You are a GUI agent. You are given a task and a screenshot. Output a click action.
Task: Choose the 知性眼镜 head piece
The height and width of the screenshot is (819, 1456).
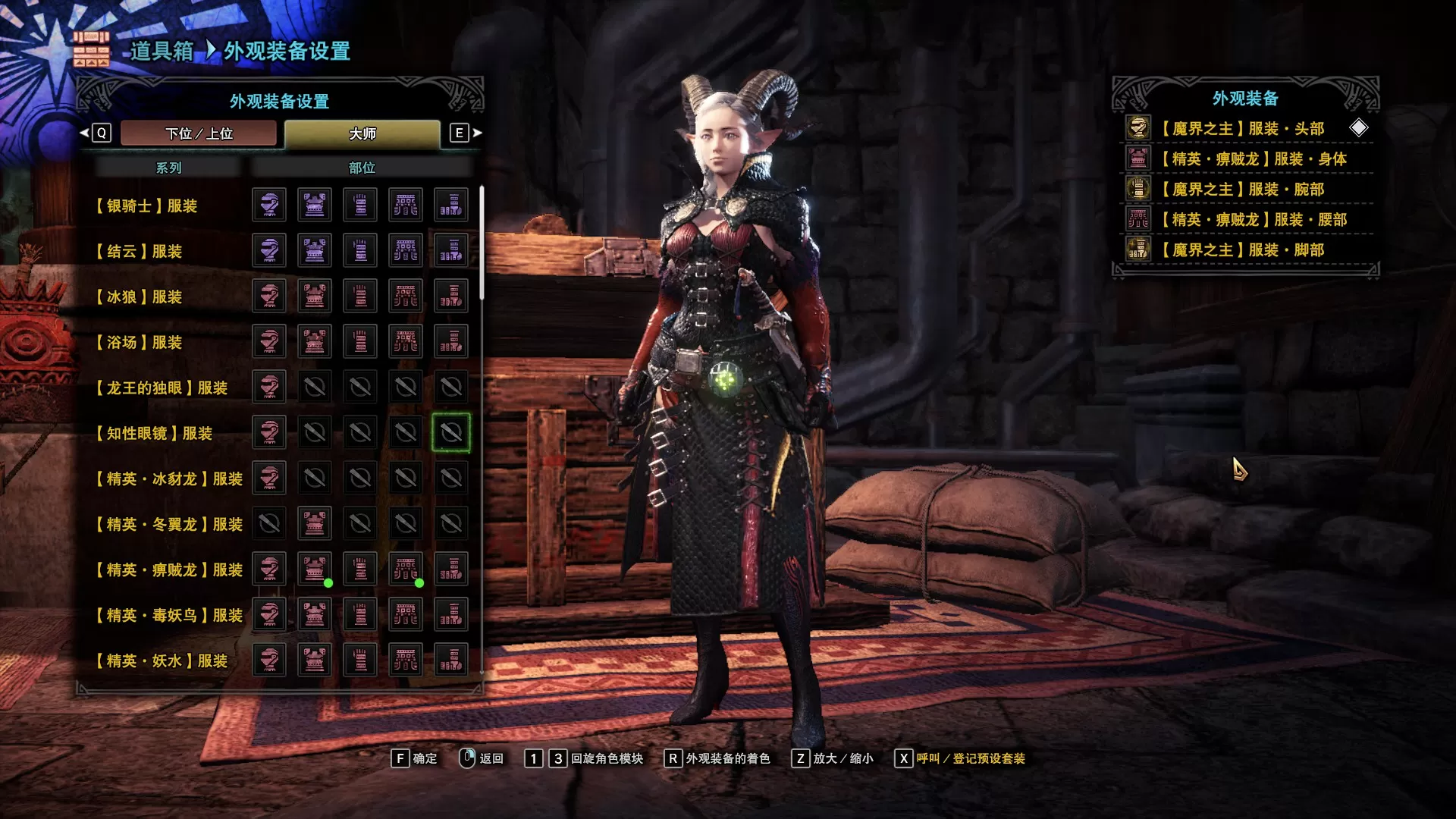(269, 432)
